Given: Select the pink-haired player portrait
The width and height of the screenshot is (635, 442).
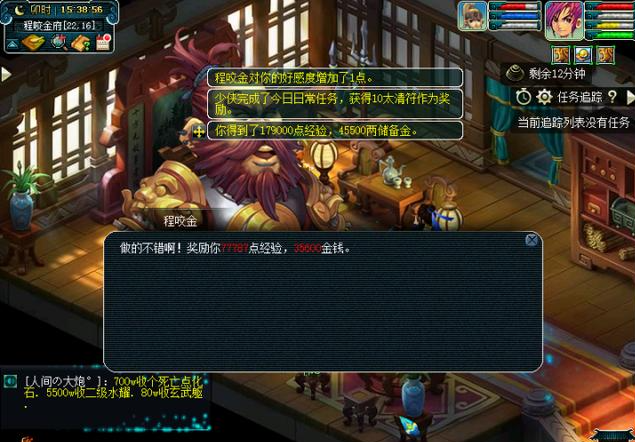Looking at the screenshot, I should (x=565, y=18).
